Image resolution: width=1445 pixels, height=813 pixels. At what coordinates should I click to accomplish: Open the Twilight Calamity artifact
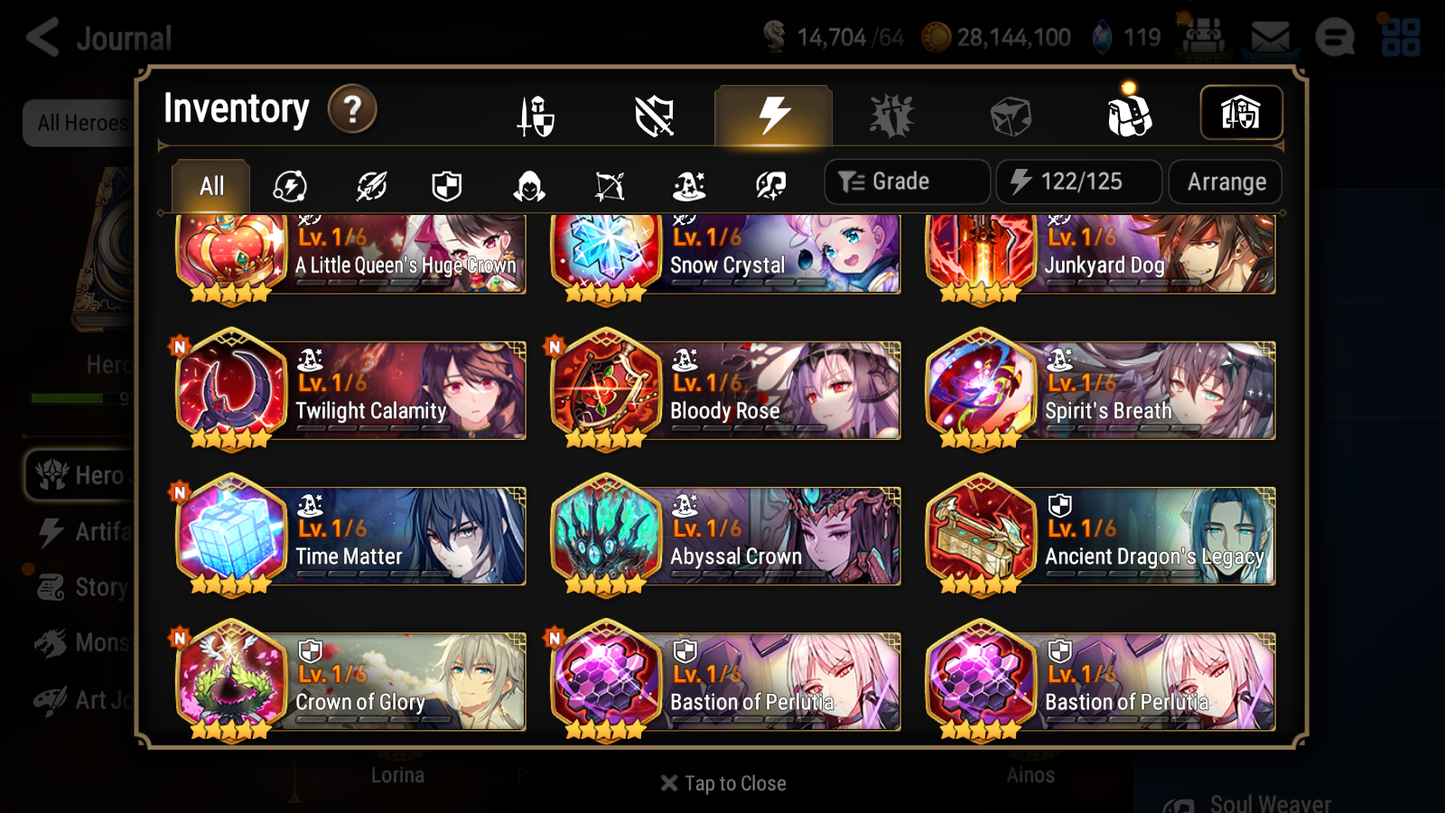click(x=350, y=390)
